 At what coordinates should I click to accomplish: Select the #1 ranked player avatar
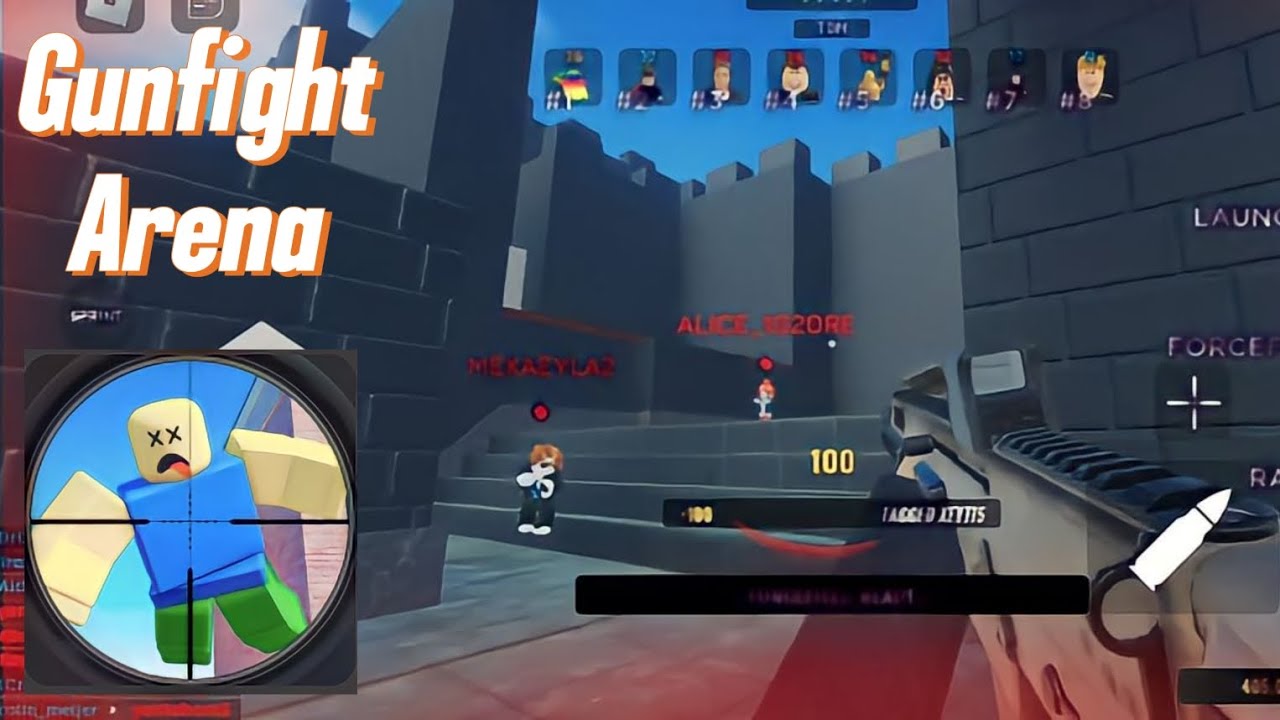pos(573,77)
